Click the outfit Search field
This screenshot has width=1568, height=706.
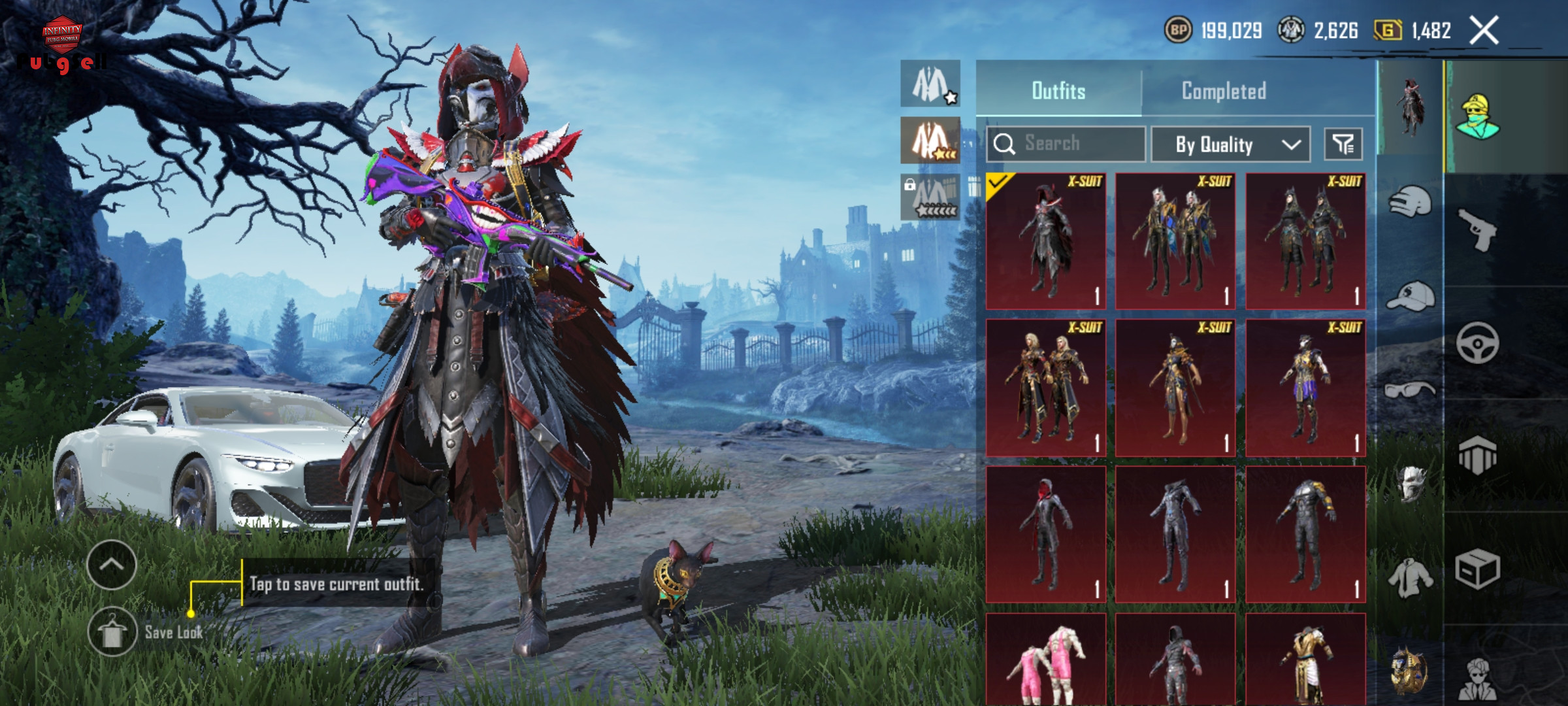click(x=1066, y=143)
